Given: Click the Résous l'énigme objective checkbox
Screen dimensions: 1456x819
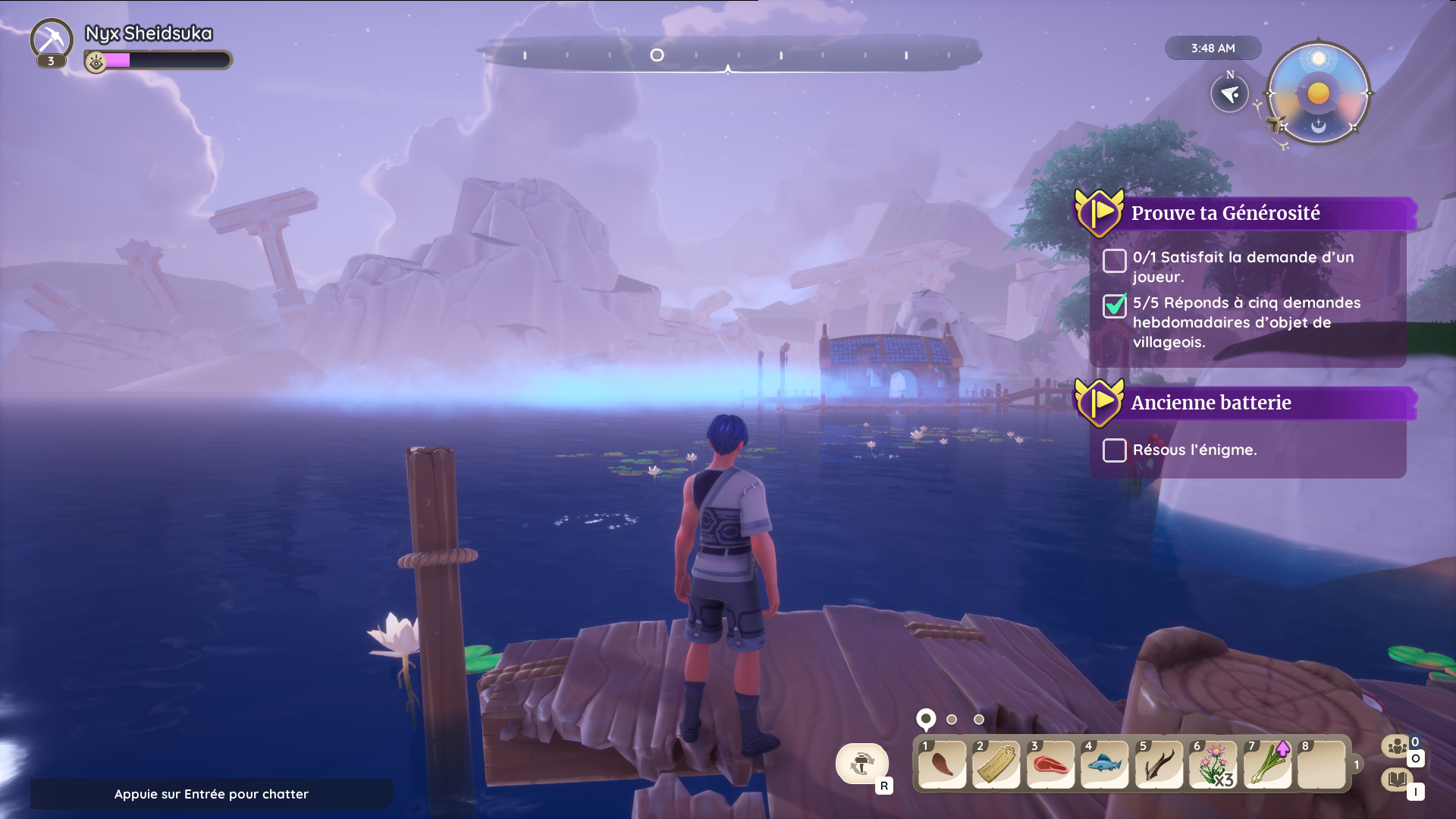Looking at the screenshot, I should point(1114,450).
